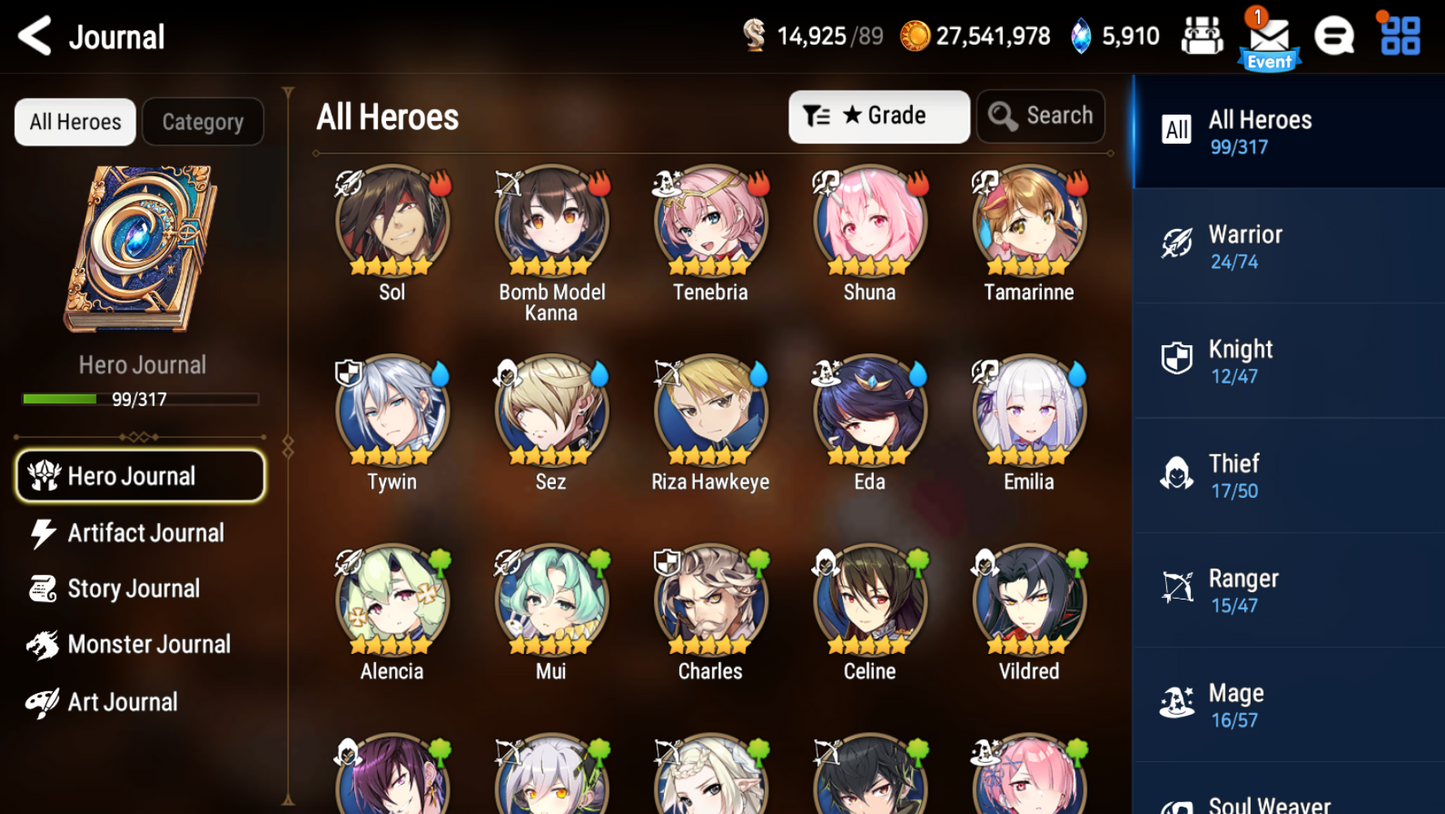1445x814 pixels.
Task: Click the back arrow next to Journal
Action: click(33, 36)
